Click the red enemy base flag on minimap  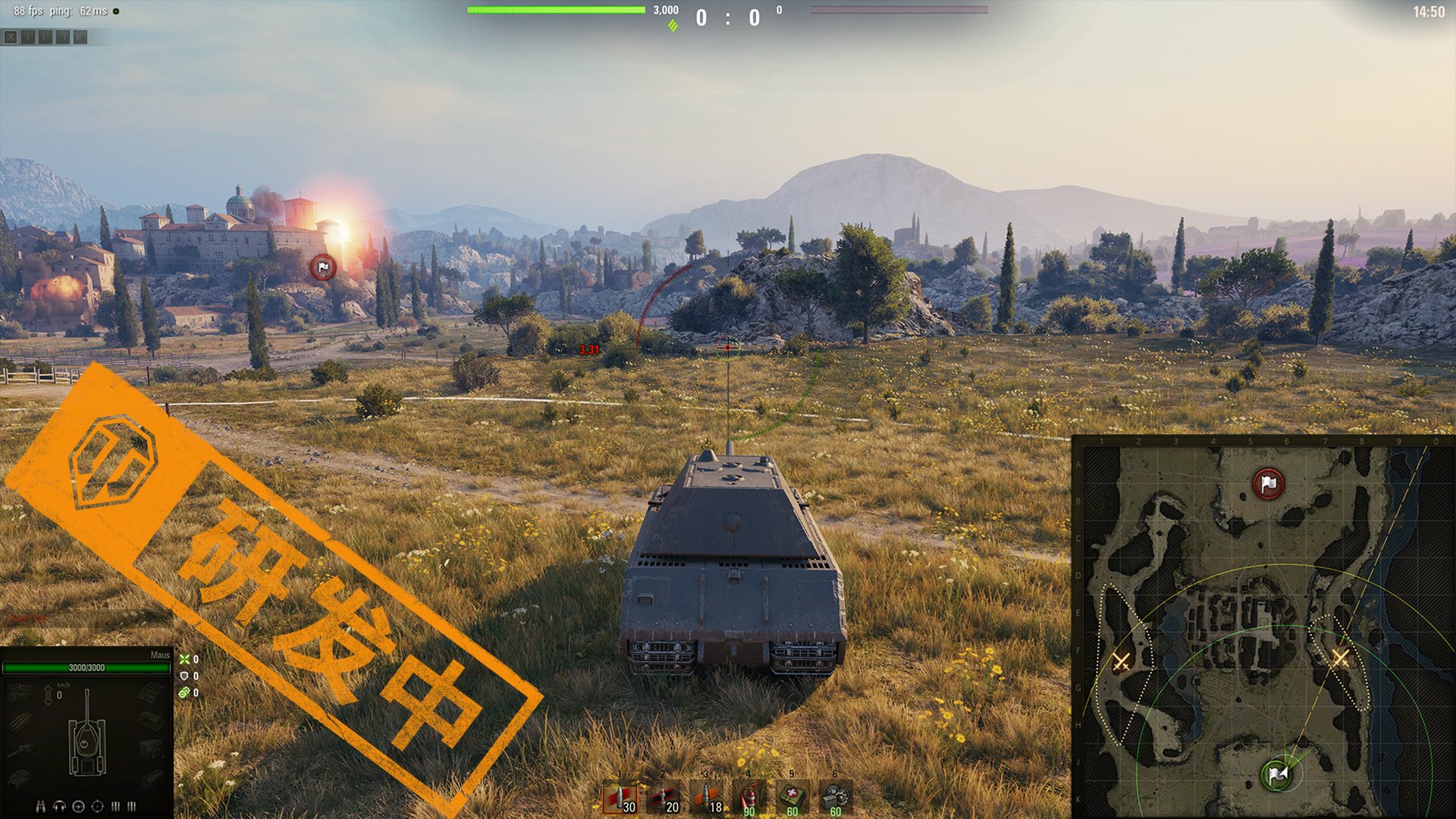click(1268, 484)
